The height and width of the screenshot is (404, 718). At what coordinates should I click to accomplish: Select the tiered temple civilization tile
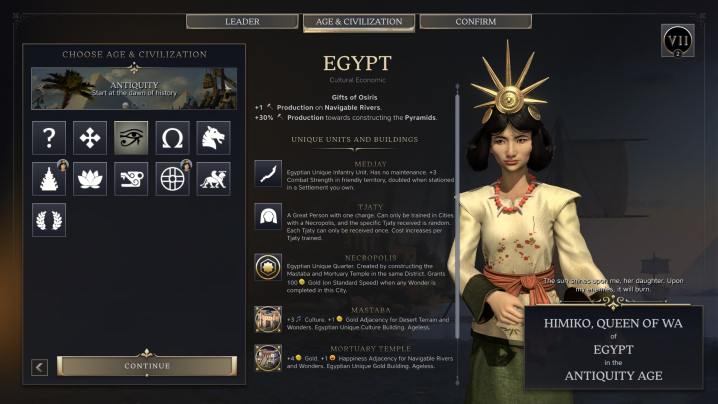49,178
